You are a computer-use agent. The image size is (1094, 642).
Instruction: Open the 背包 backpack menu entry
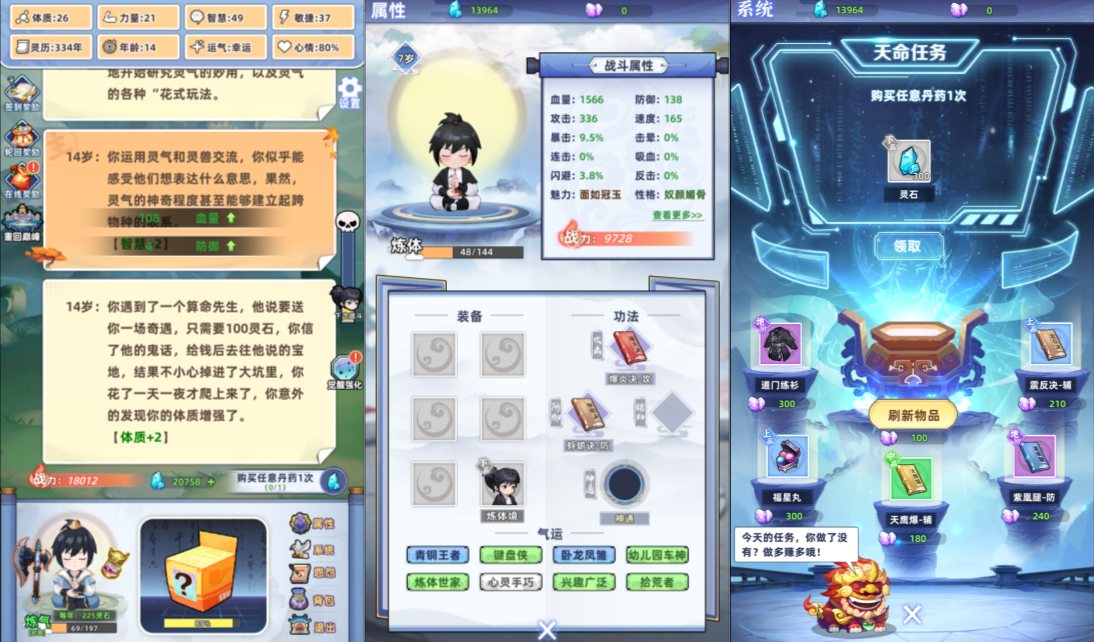[x=311, y=601]
